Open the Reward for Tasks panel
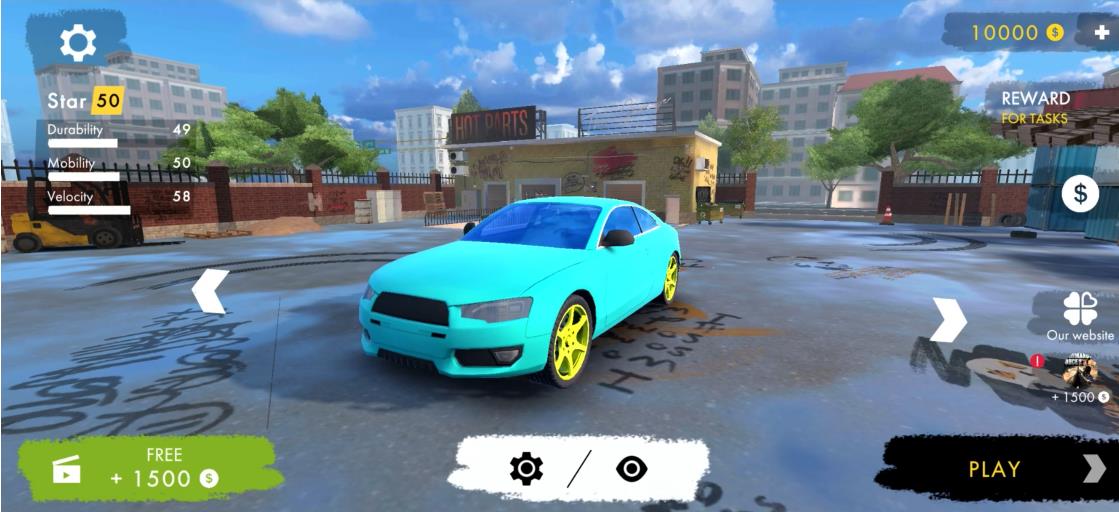The width and height of the screenshot is (1119, 512). tap(1035, 107)
